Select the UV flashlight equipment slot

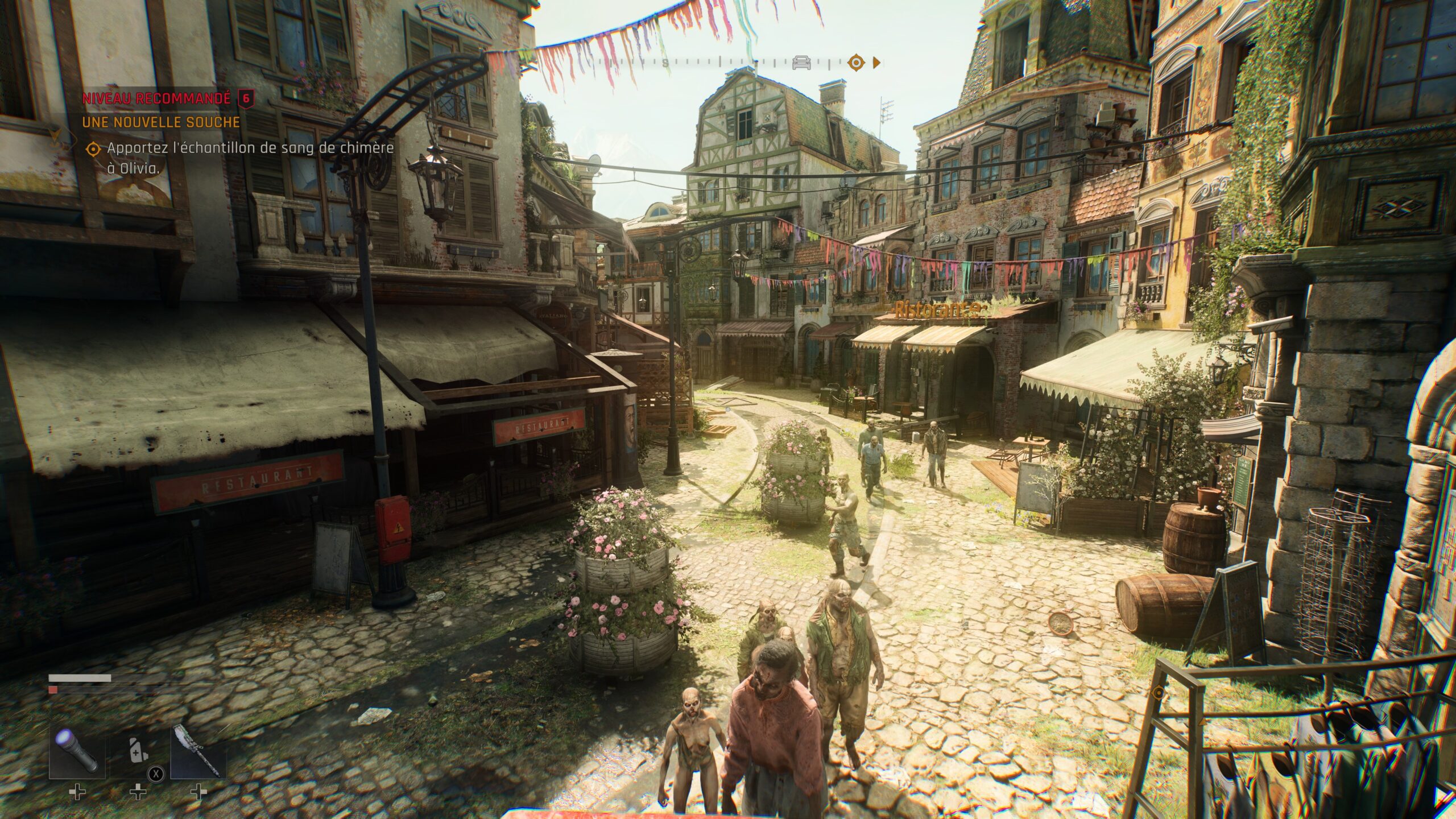click(x=78, y=752)
